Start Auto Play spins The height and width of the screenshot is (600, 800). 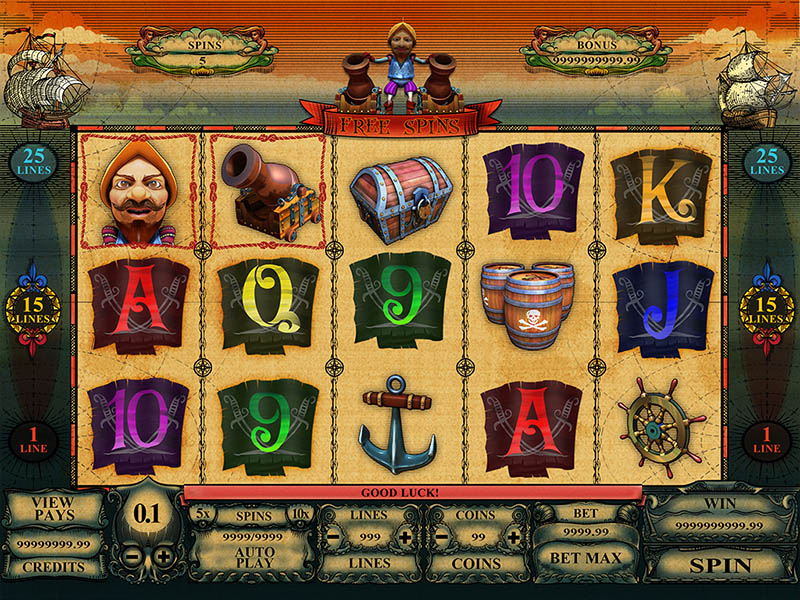[255, 559]
